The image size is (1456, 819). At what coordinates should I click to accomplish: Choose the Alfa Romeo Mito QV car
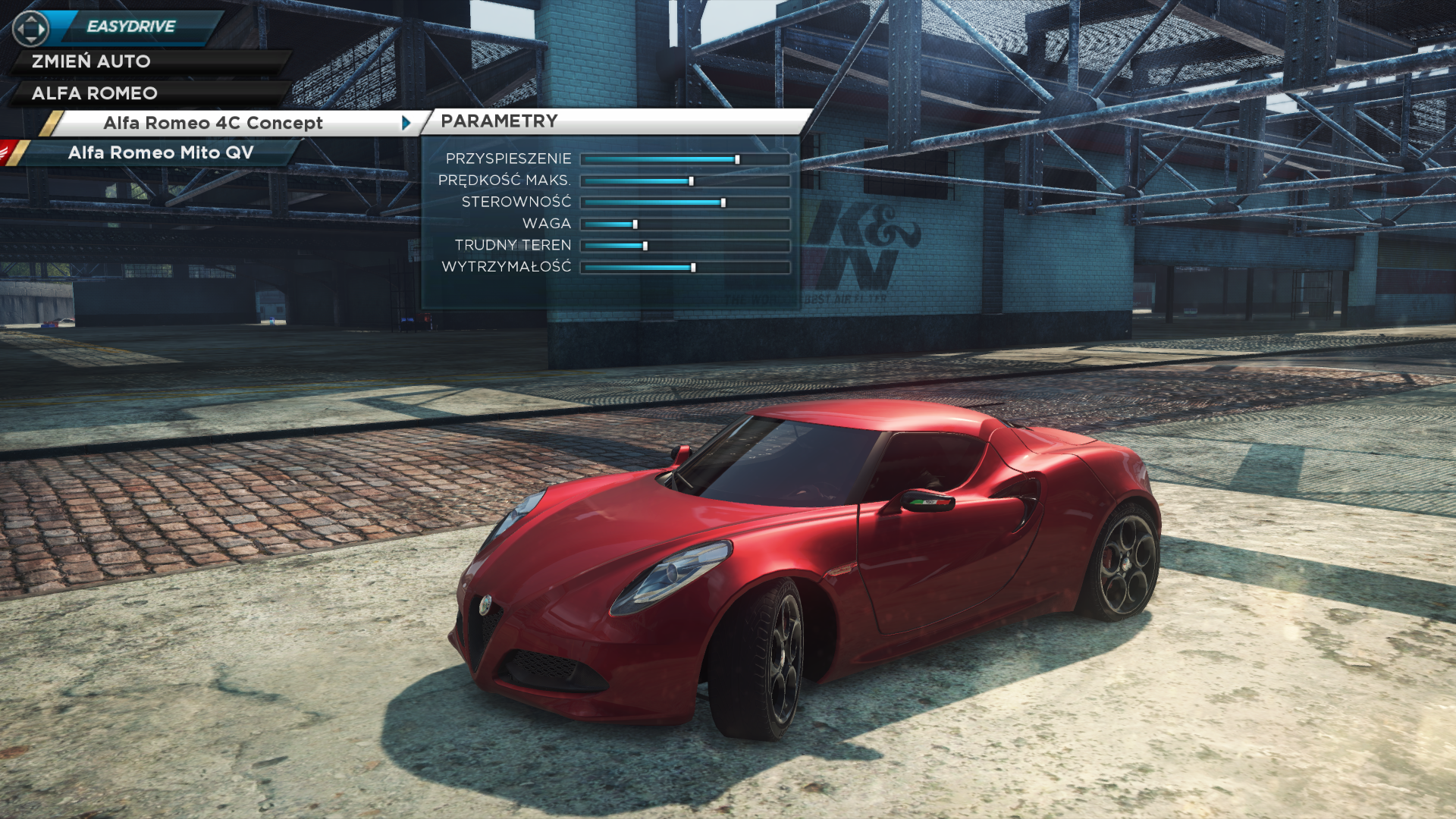point(161,152)
